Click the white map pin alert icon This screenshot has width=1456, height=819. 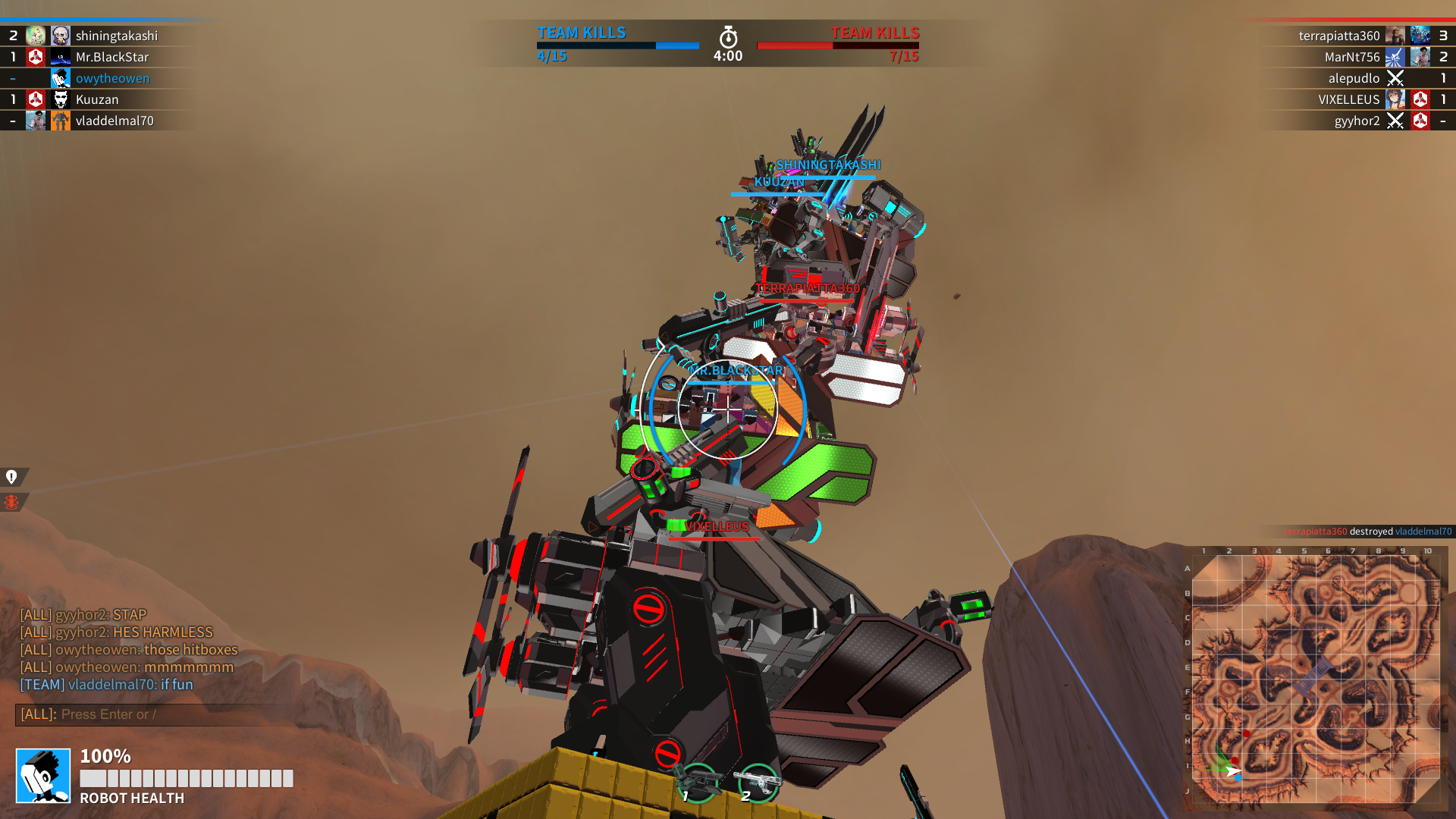click(x=11, y=475)
